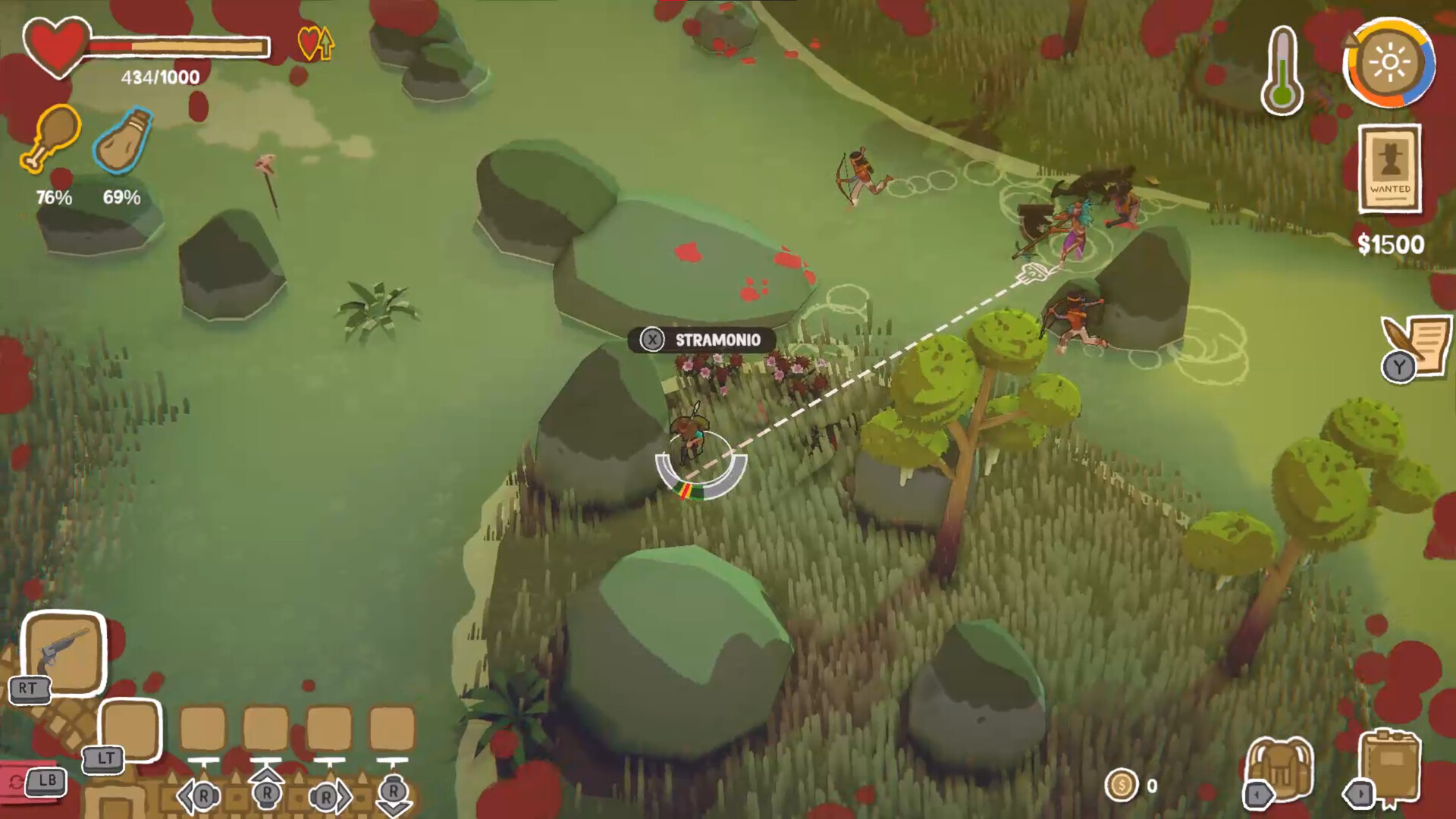Viewport: 1456px width, 819px height.
Task: Click the backpack expander arrow
Action: click(1257, 795)
